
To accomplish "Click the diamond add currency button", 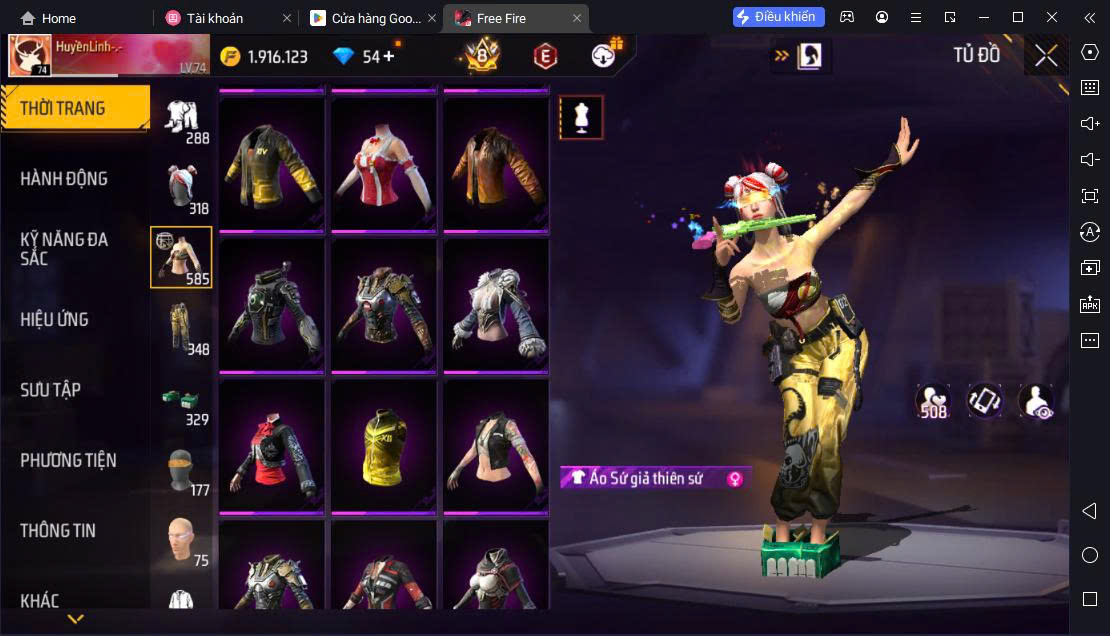I will pyautogui.click(x=389, y=56).
